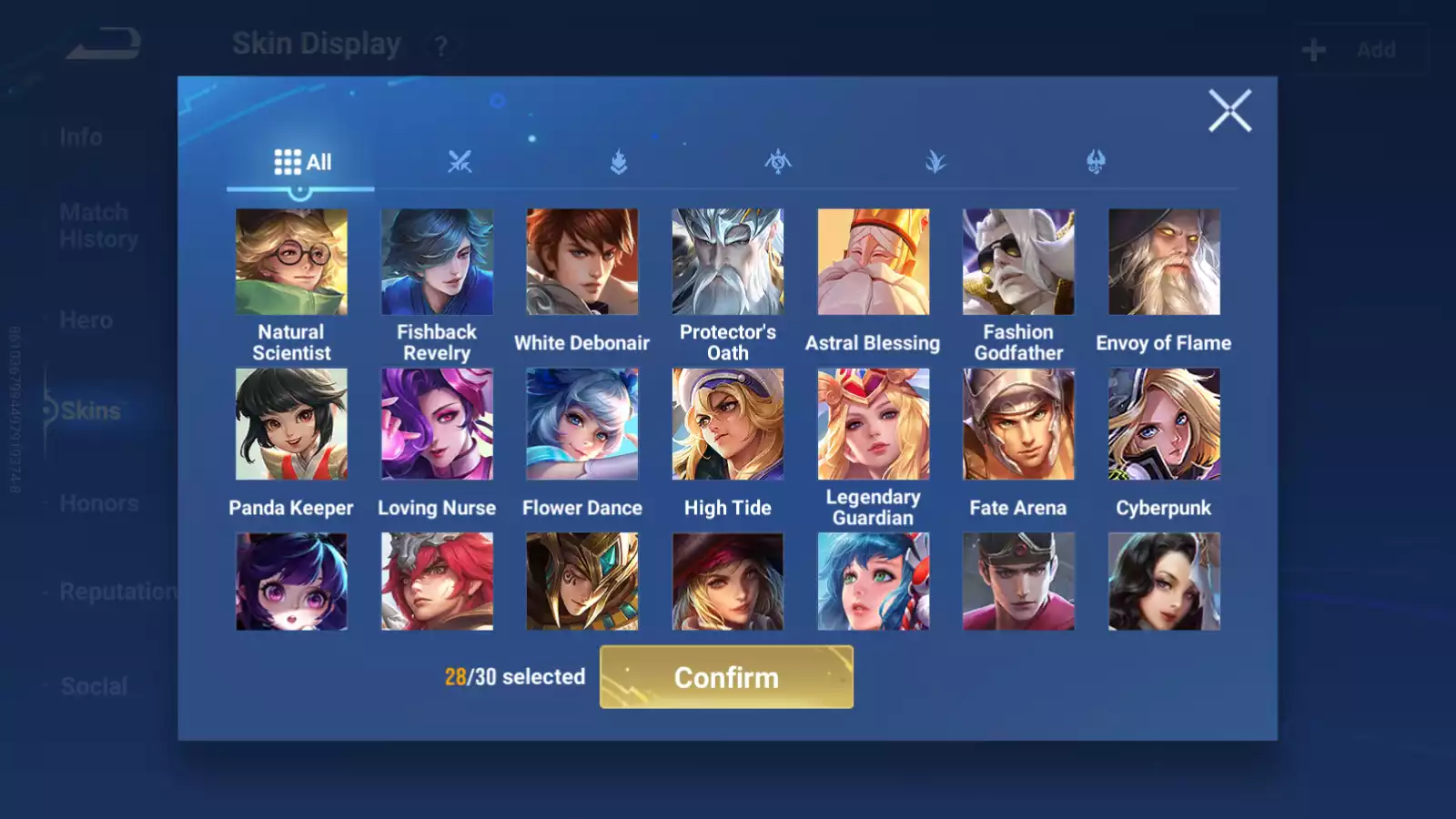Select the Natural Scientist skin
This screenshot has height=819, width=1456.
[291, 262]
